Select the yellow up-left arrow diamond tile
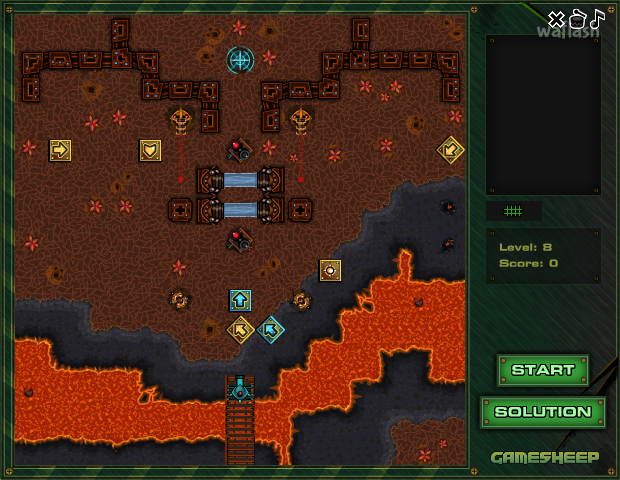The image size is (620, 480). (240, 329)
